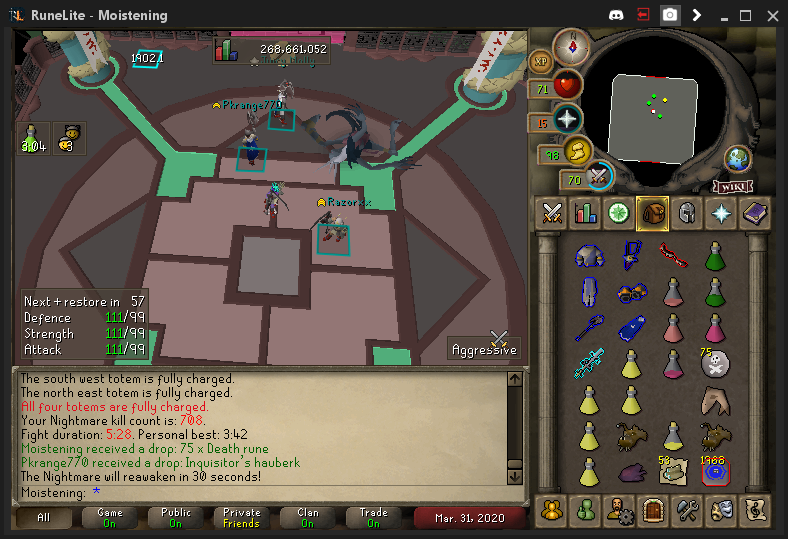Switch to the Magic spellbook tab
Screen dimensions: 788x539
[753, 213]
